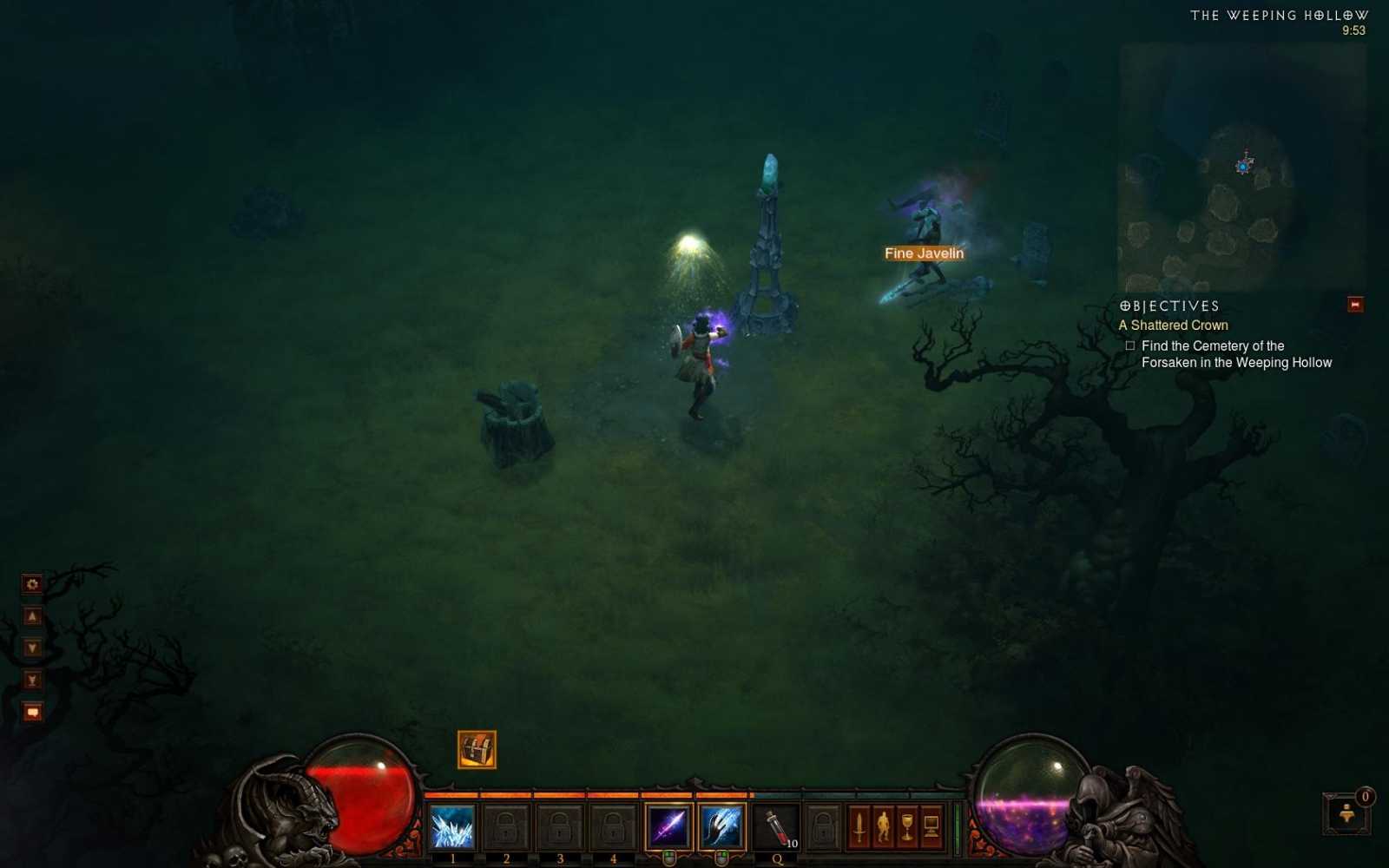Open the game menu screen icon

pos(931,827)
